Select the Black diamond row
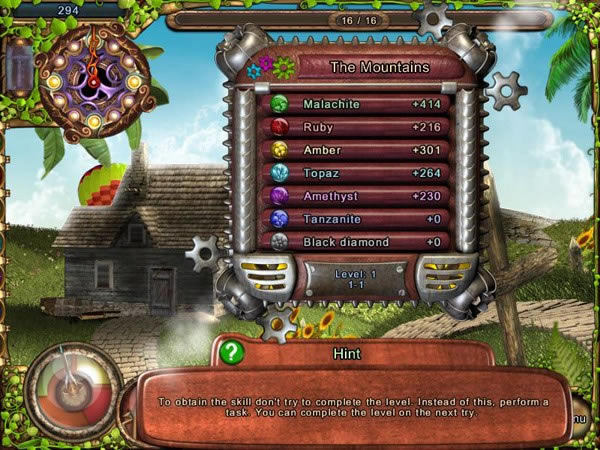 (x=355, y=241)
